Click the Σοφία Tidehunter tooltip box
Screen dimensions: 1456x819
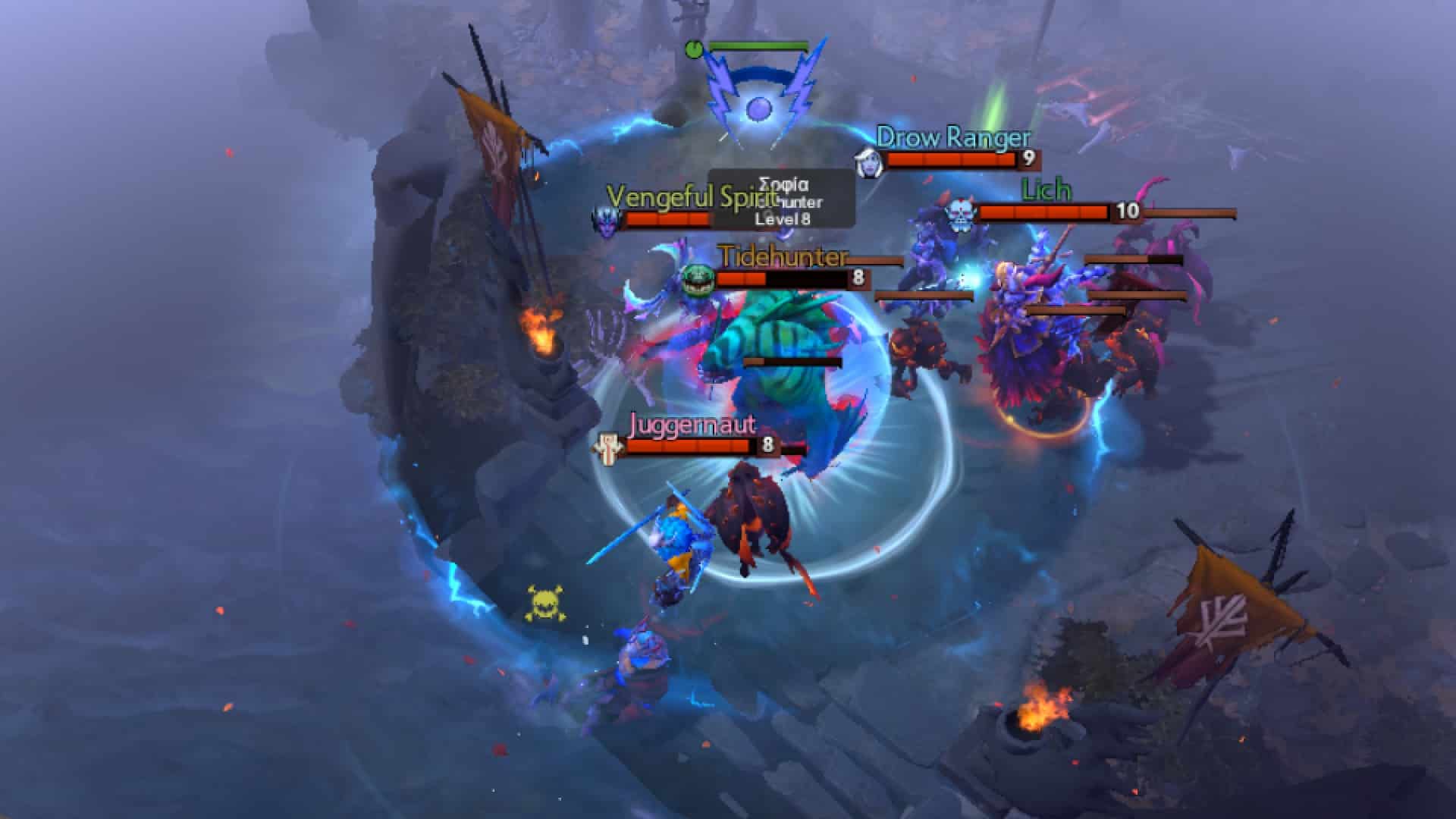click(x=781, y=201)
